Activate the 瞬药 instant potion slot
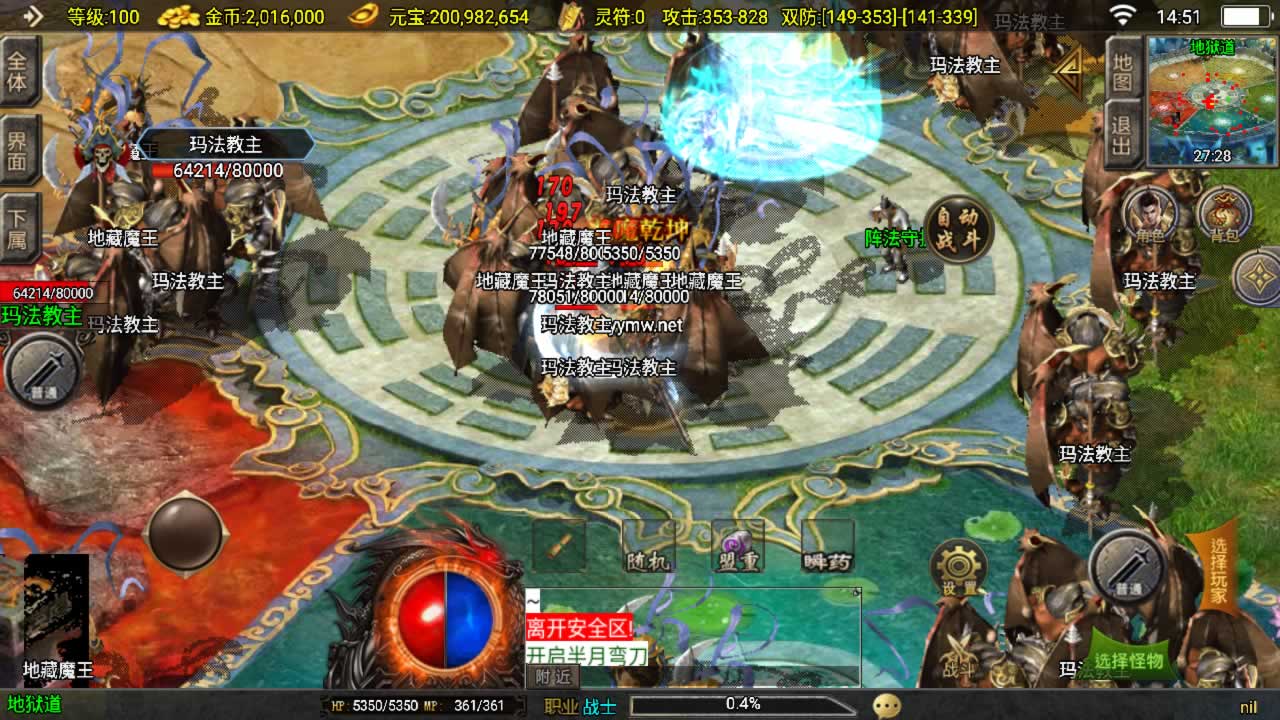Image resolution: width=1280 pixels, height=720 pixels. coord(828,547)
